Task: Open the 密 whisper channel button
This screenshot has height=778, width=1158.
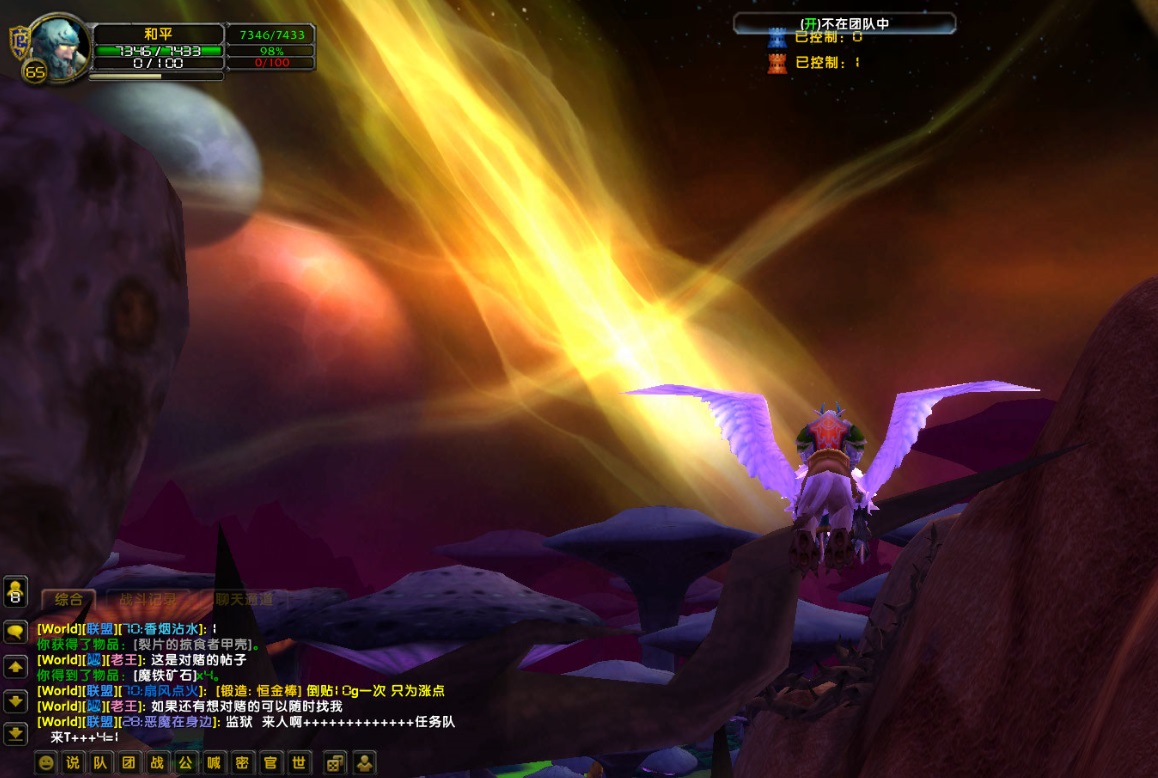Action: click(x=241, y=762)
